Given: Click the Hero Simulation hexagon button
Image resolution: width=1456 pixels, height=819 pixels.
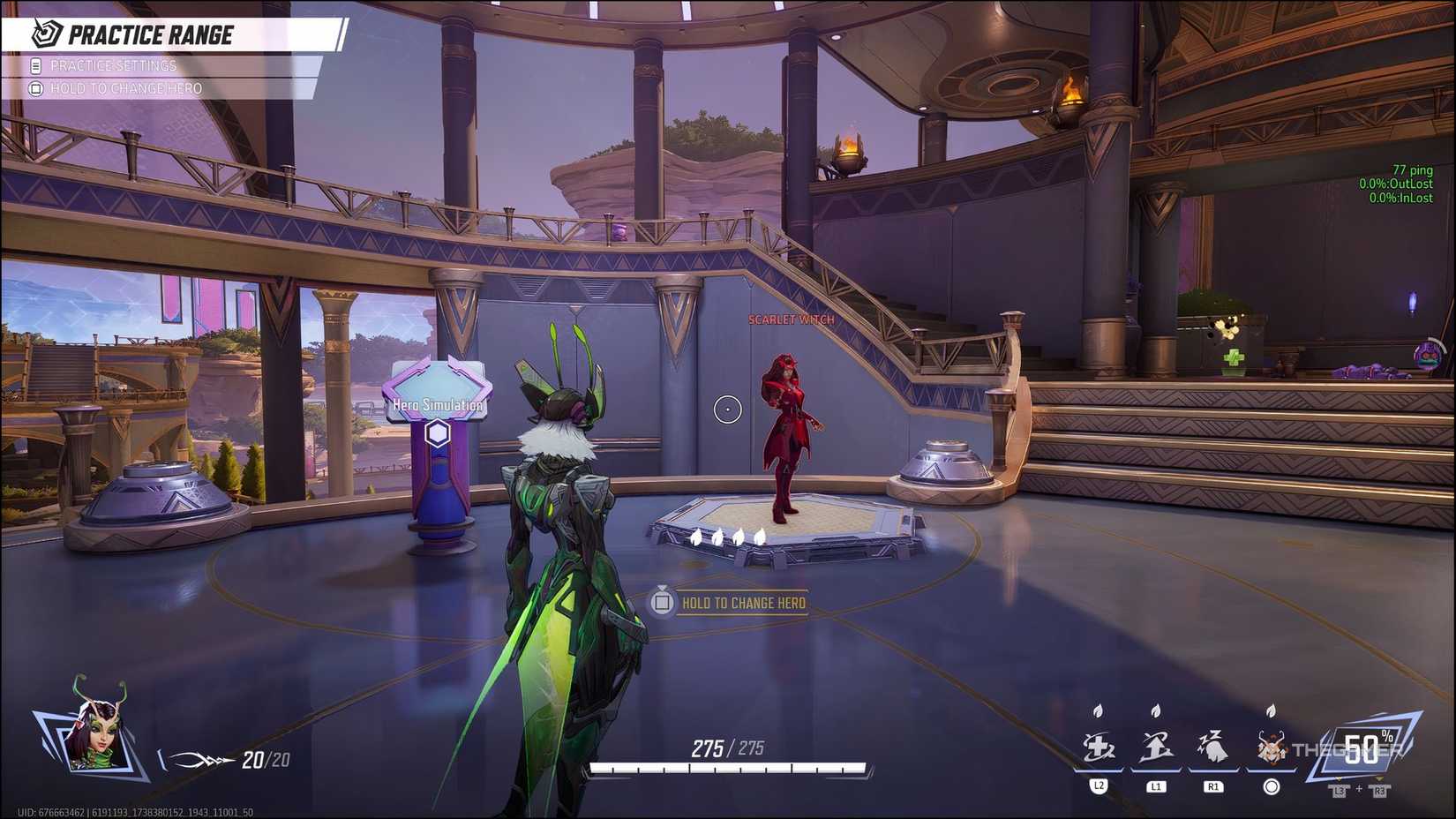Looking at the screenshot, I should [x=438, y=433].
